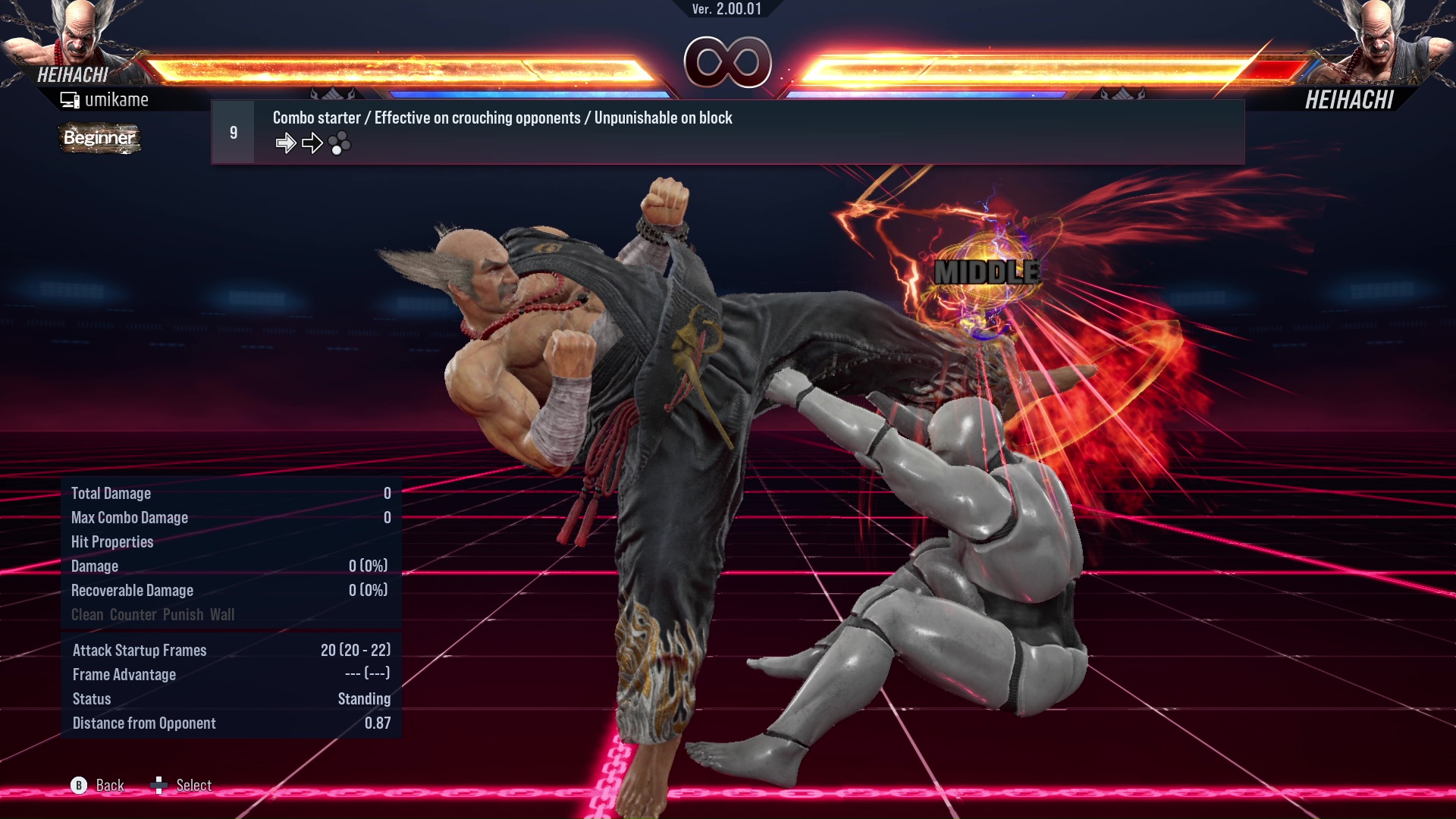Open move entry number 9 details
The image size is (1456, 819).
233,130
